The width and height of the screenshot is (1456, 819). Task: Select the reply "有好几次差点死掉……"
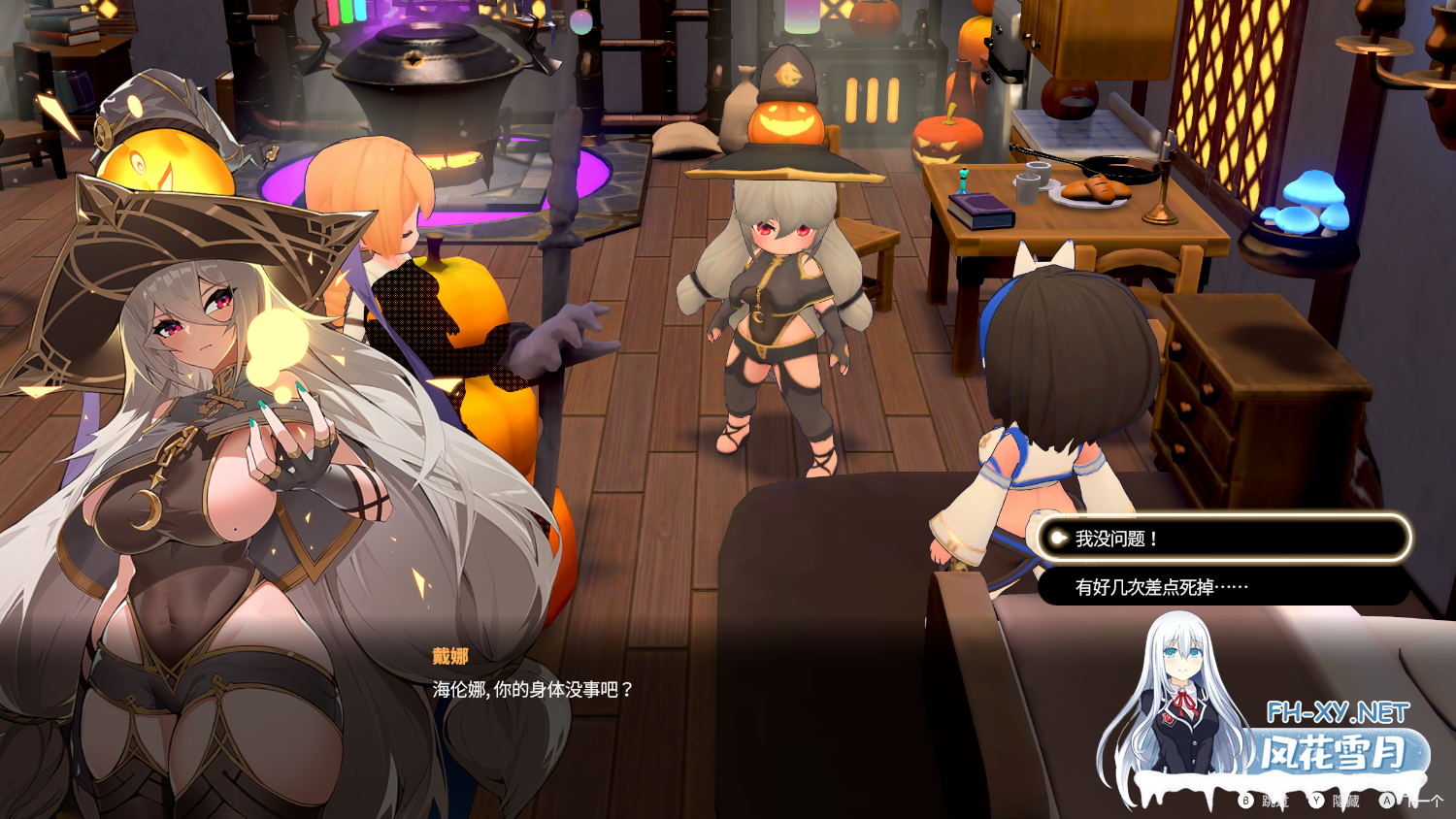tap(1223, 587)
